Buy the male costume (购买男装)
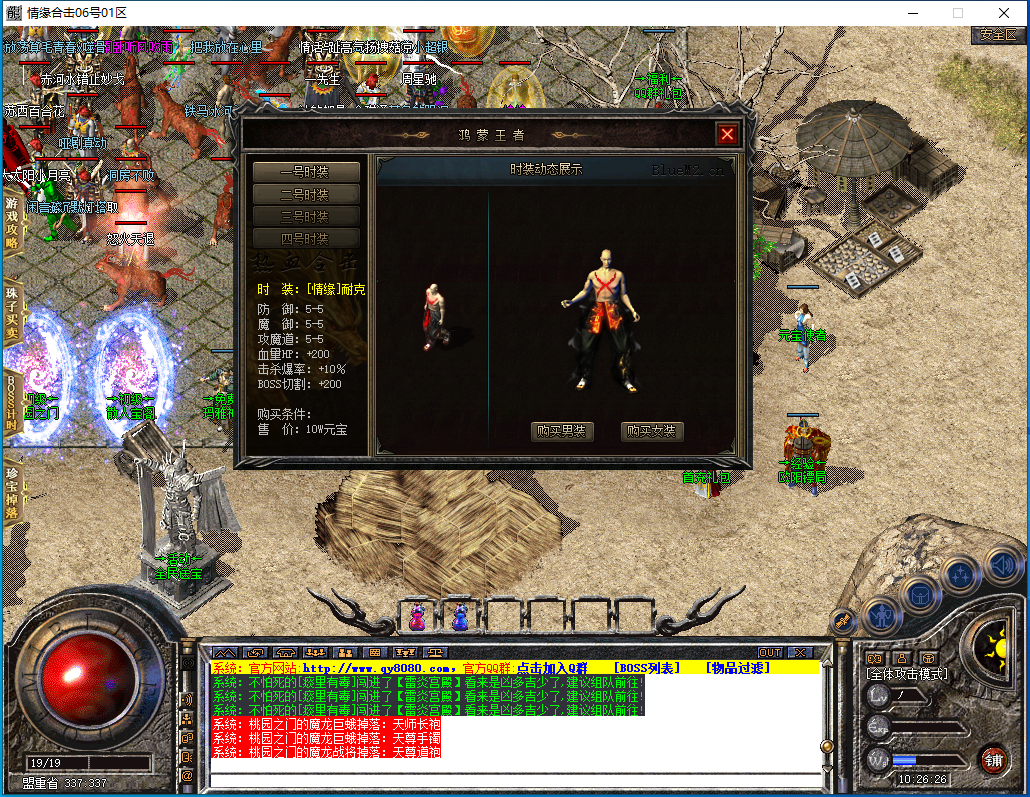This screenshot has width=1030, height=797. click(562, 432)
